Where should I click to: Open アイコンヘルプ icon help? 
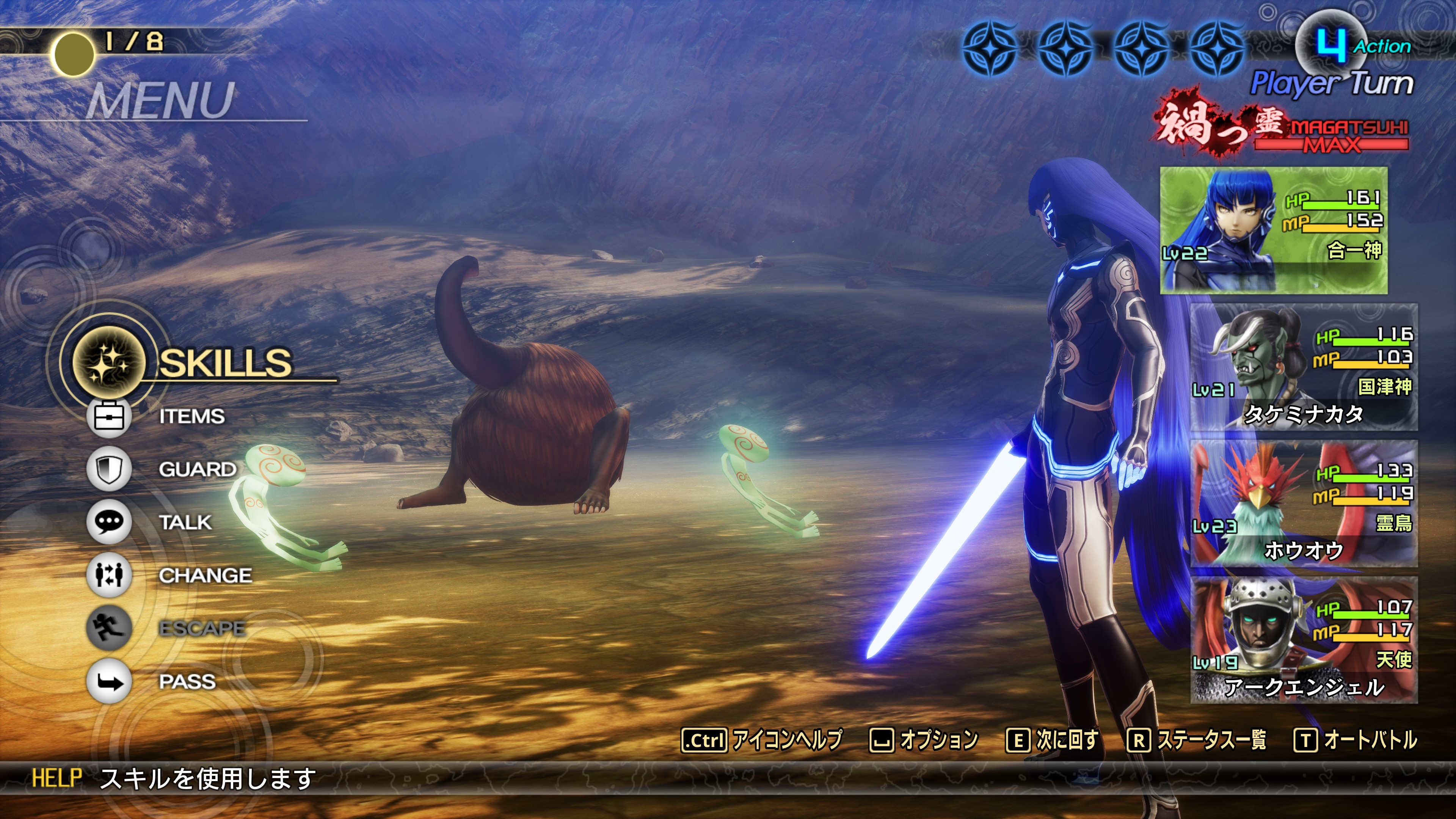coord(762,740)
